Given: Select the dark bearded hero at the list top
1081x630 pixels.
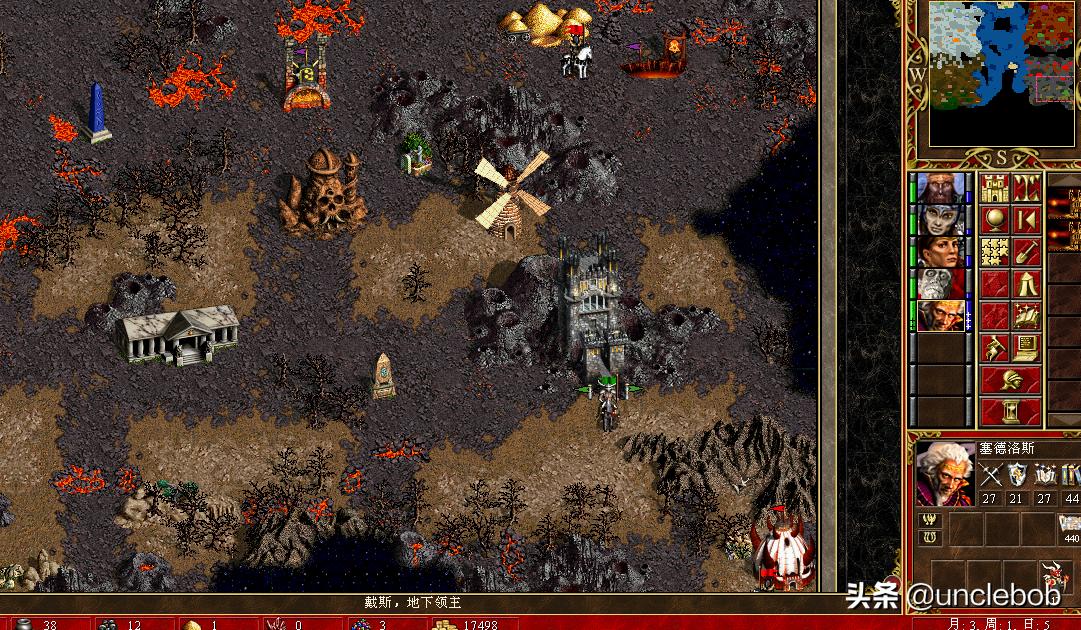Looking at the screenshot, I should [x=940, y=188].
